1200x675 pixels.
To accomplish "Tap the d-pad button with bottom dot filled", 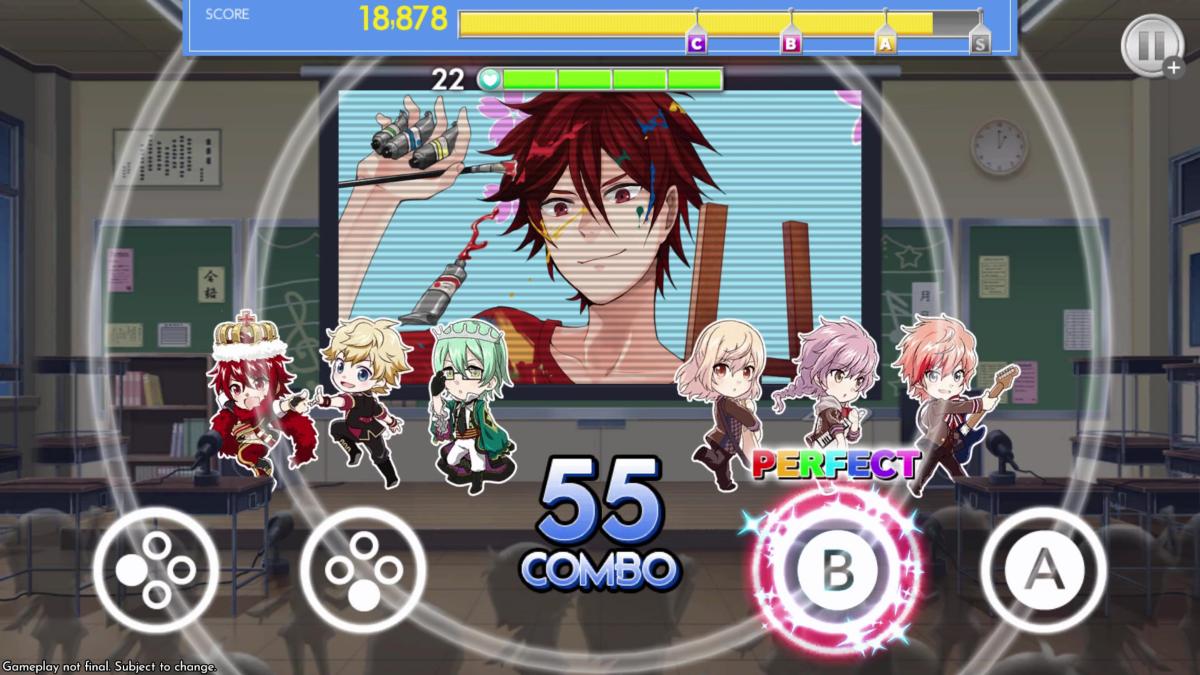I will (362, 569).
